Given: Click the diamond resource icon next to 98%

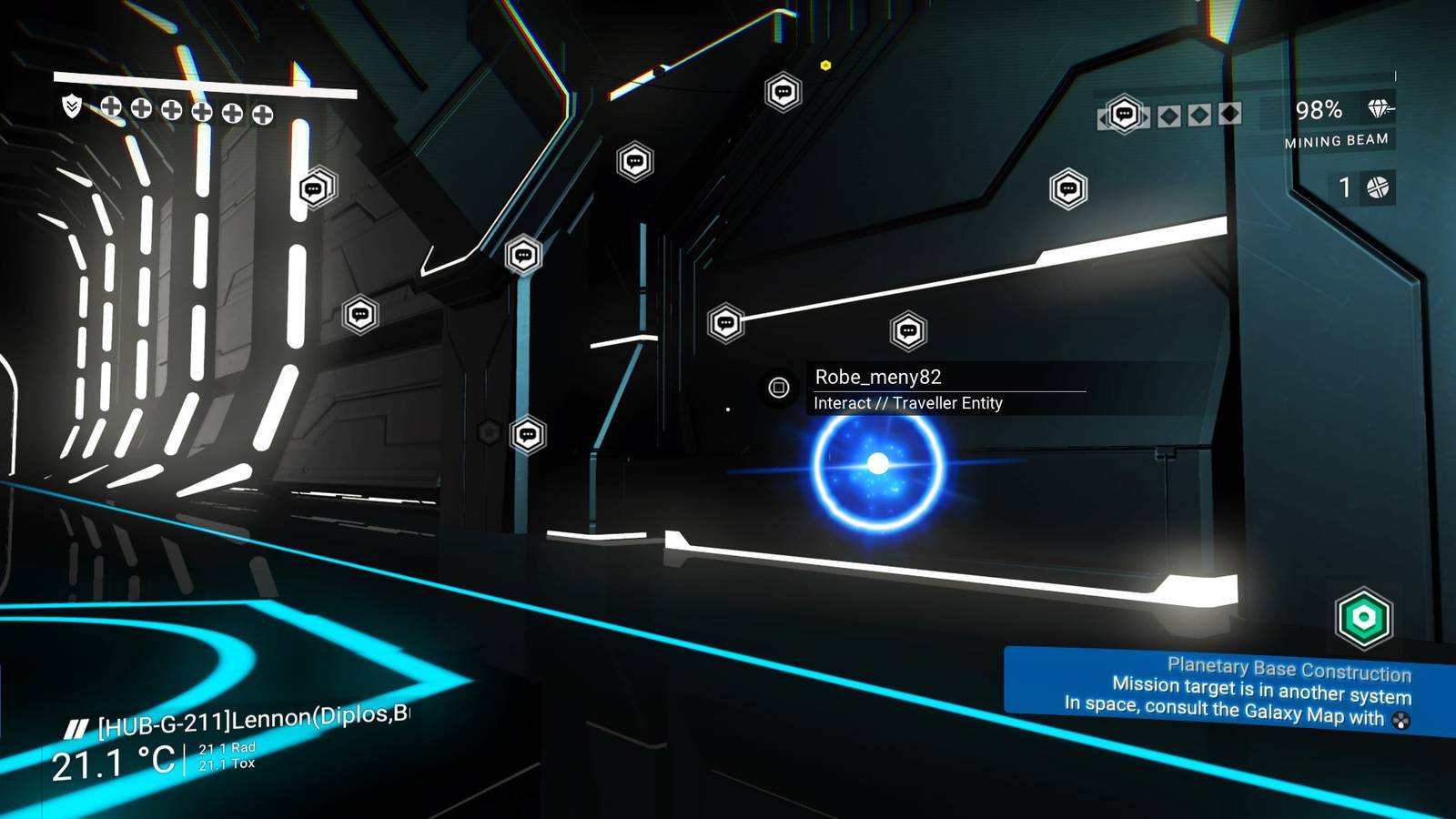Looking at the screenshot, I should tap(1380, 110).
